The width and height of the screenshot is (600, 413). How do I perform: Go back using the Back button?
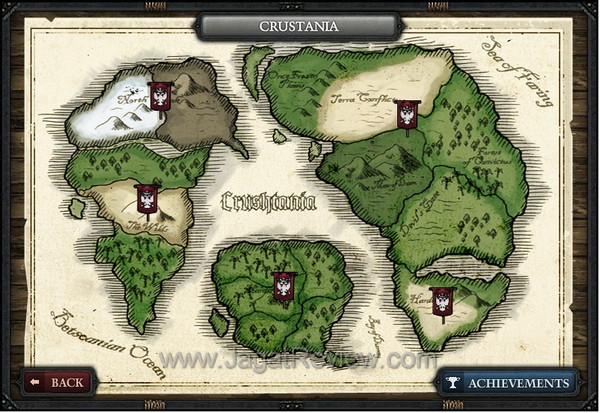(x=58, y=382)
